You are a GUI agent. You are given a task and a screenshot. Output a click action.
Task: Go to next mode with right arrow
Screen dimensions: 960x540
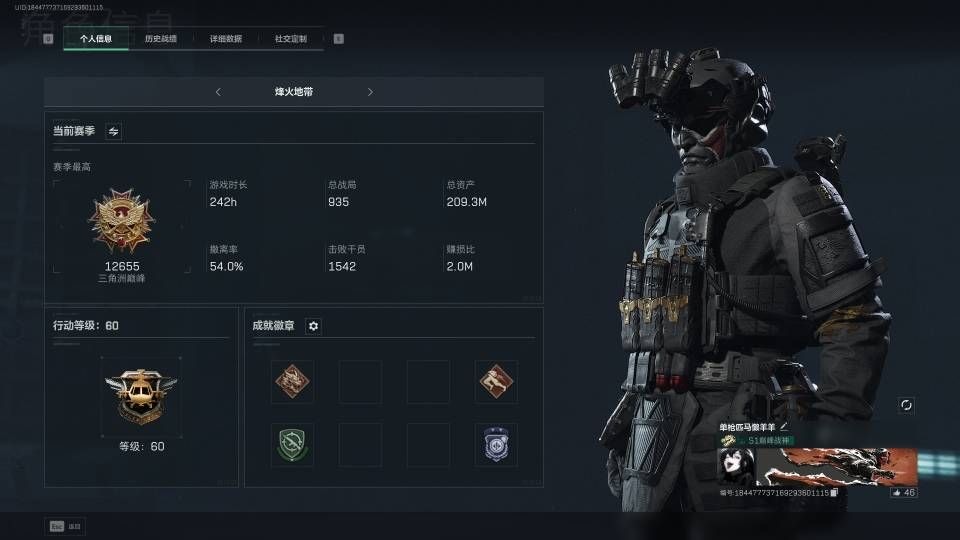tap(370, 92)
